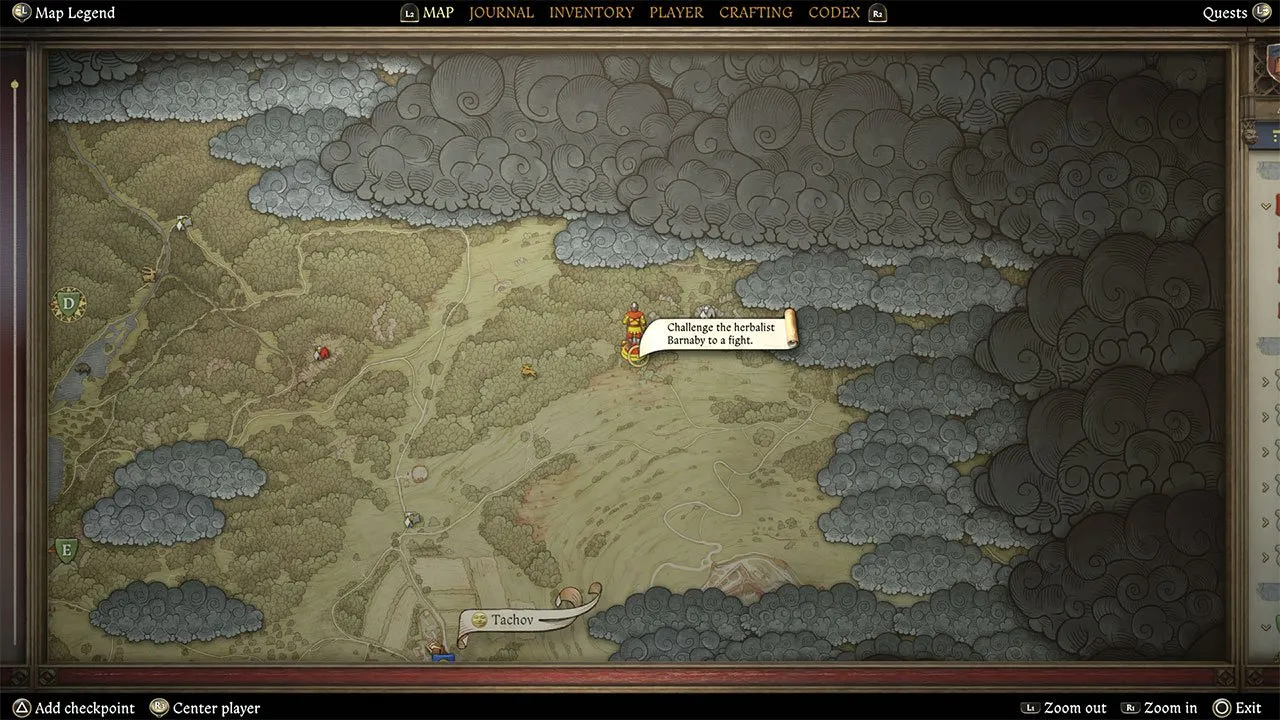
Task: Switch to the Journal tab
Action: (501, 13)
